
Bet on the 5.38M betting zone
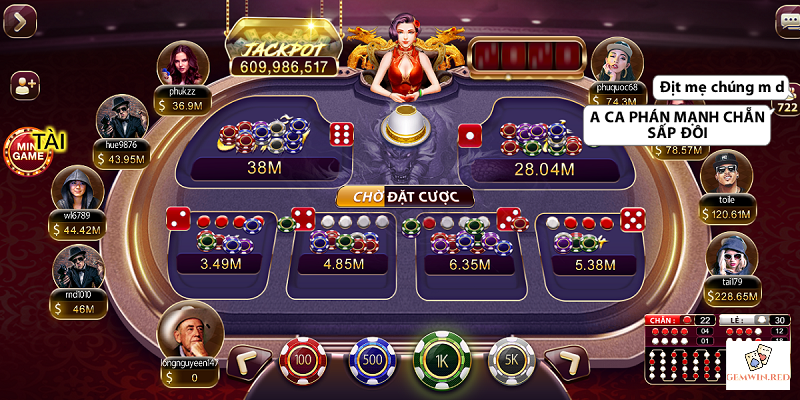590,245
